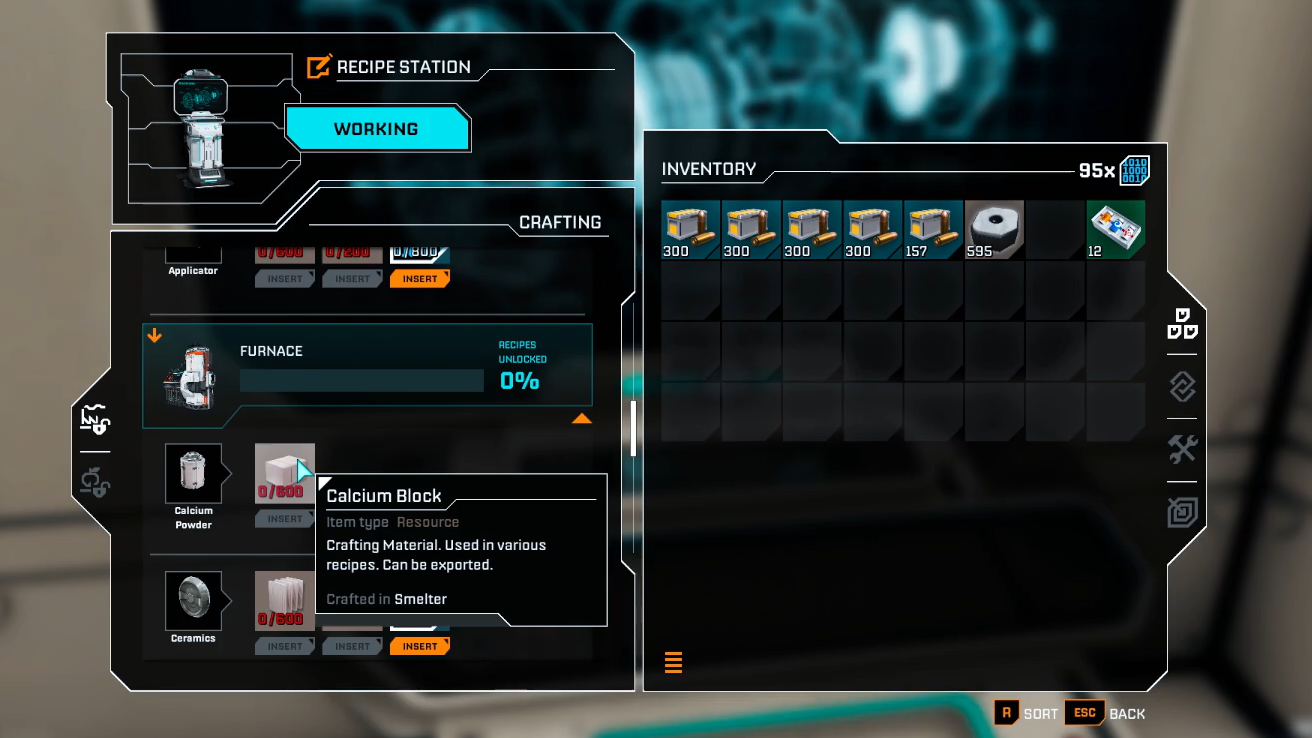Select the ammo box stack of 157
The height and width of the screenshot is (738, 1312).
[933, 229]
